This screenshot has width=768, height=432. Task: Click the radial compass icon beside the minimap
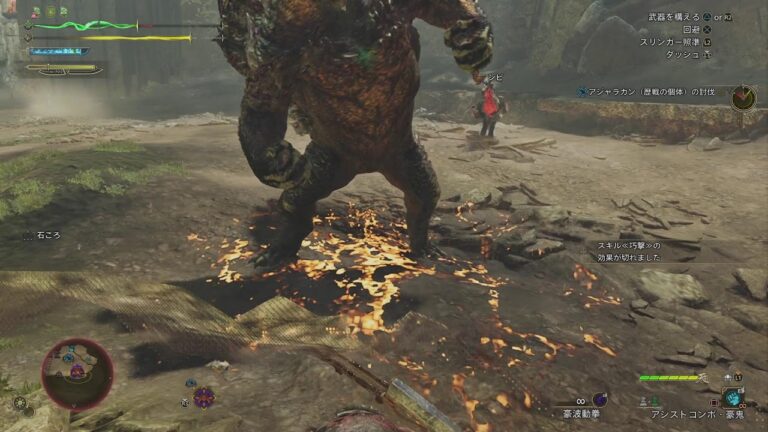(x=20, y=403)
